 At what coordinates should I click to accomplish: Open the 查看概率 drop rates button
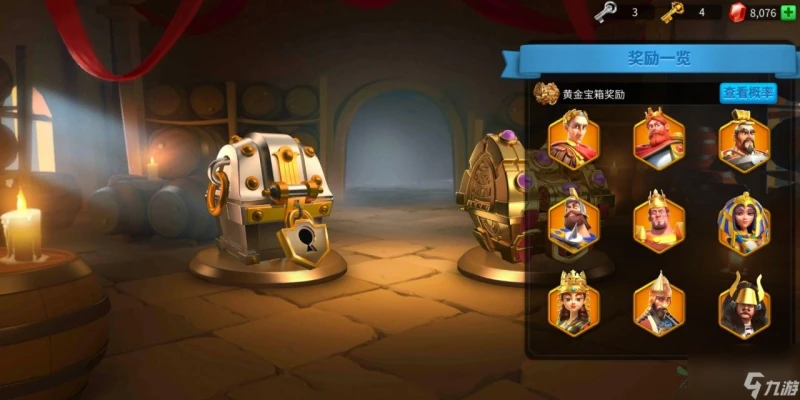pos(747,93)
